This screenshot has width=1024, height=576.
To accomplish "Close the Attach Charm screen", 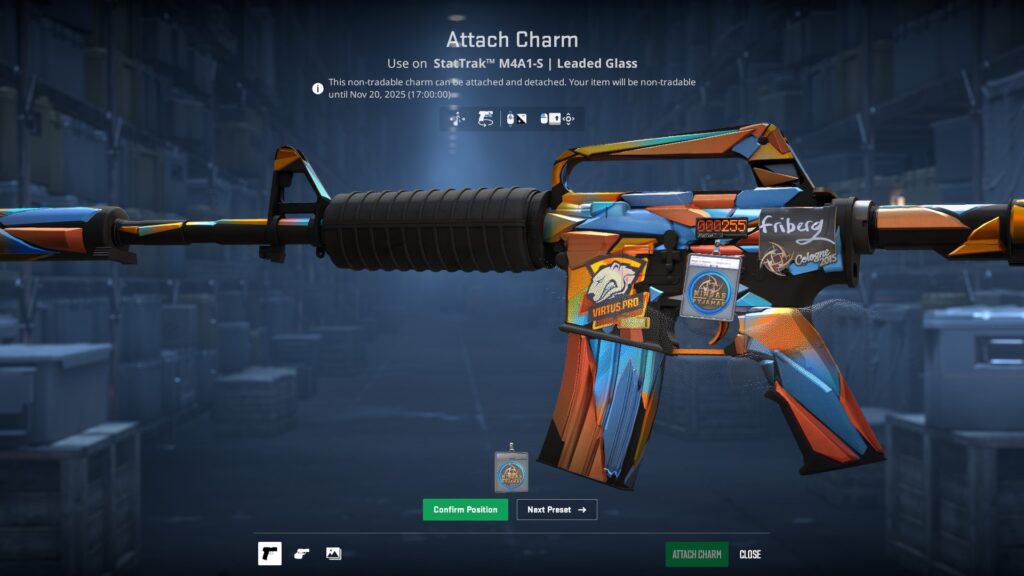I will coord(750,555).
